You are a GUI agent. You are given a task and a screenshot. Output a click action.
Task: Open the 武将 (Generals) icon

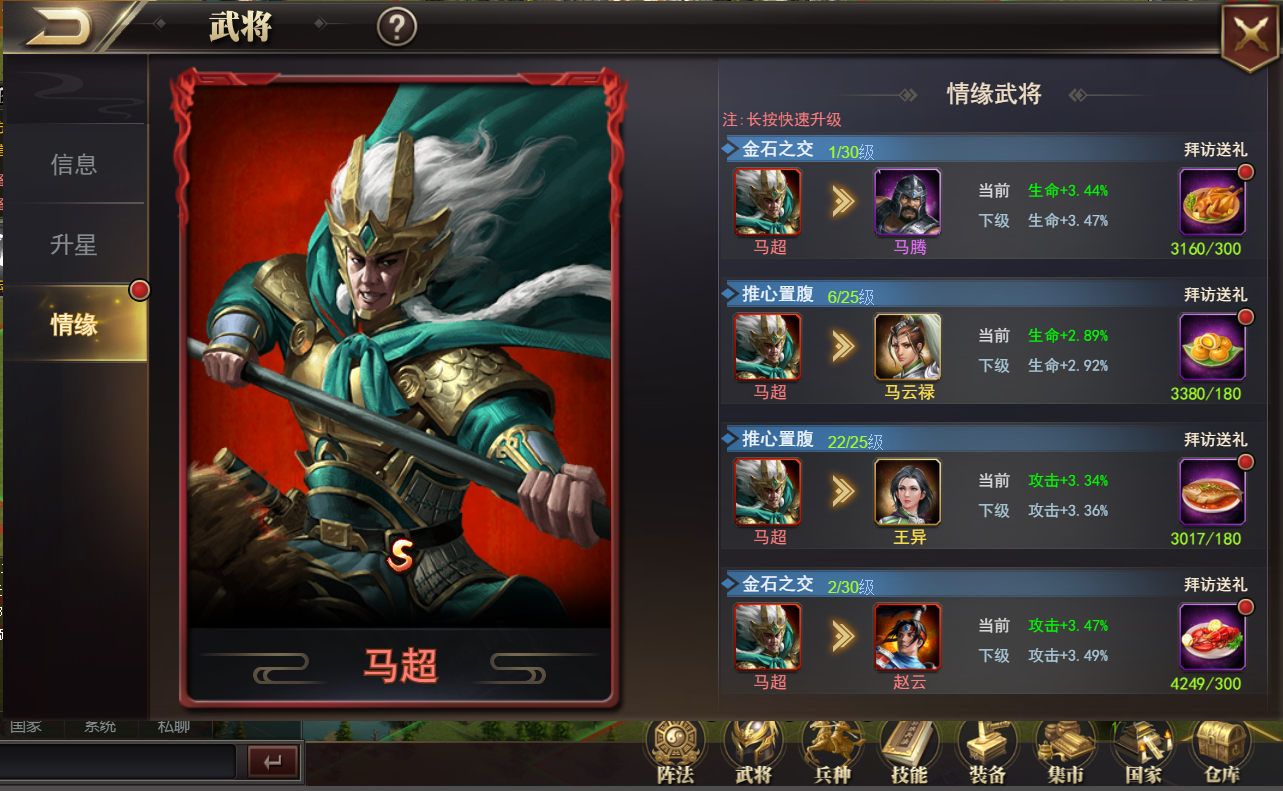click(x=752, y=745)
